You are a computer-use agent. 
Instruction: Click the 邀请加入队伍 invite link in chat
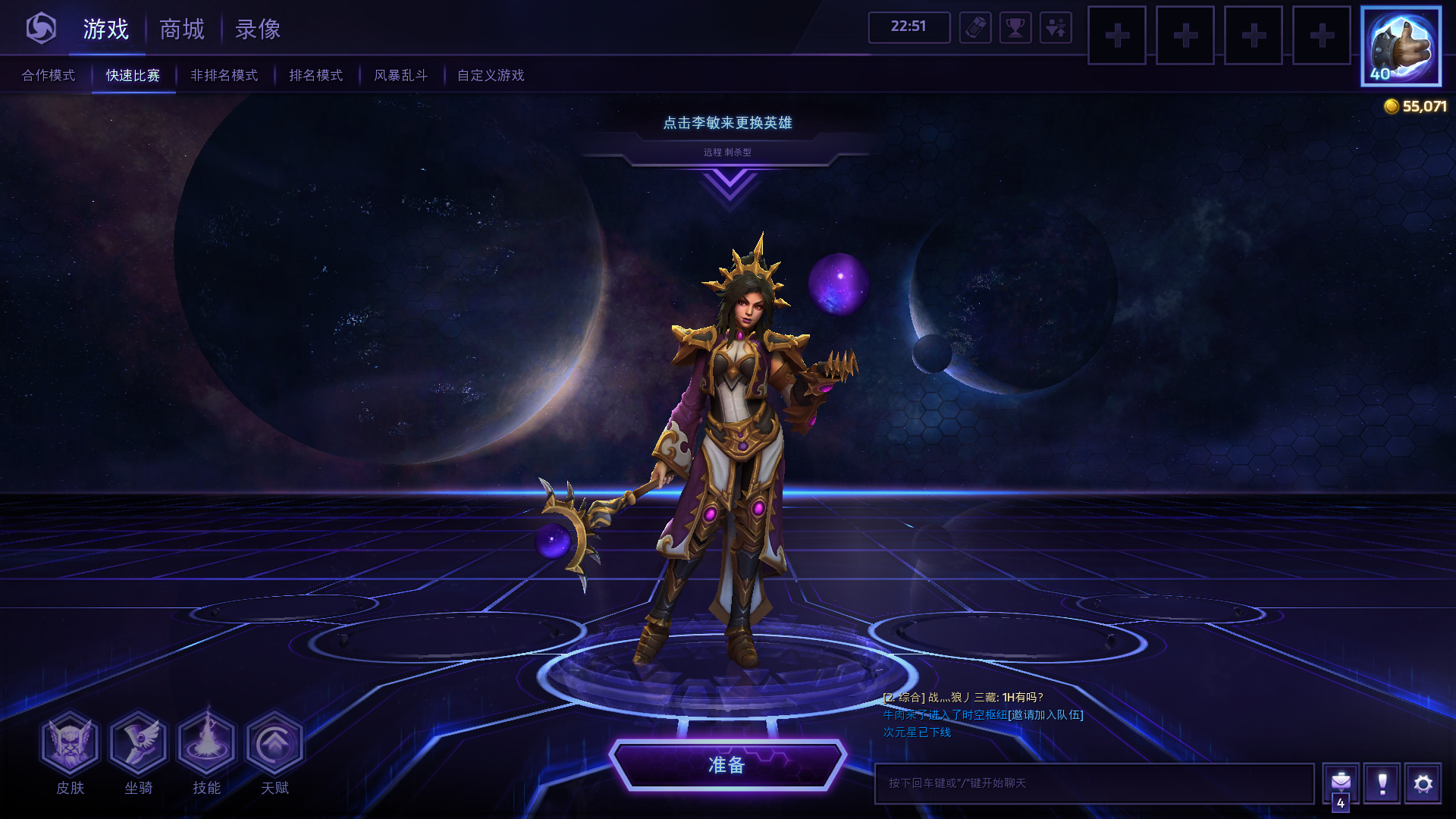tap(1046, 714)
